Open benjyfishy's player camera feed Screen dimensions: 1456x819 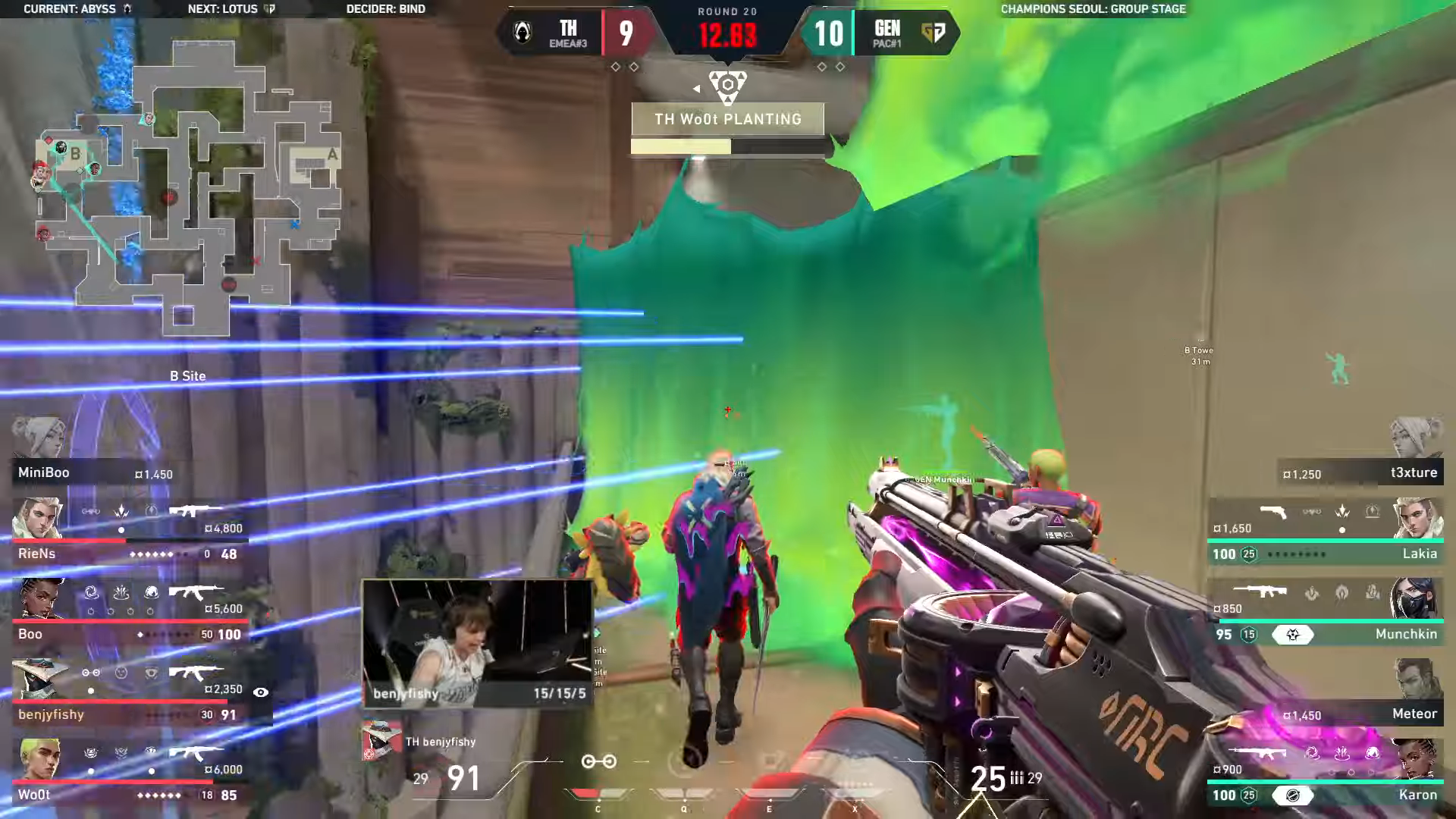[477, 643]
